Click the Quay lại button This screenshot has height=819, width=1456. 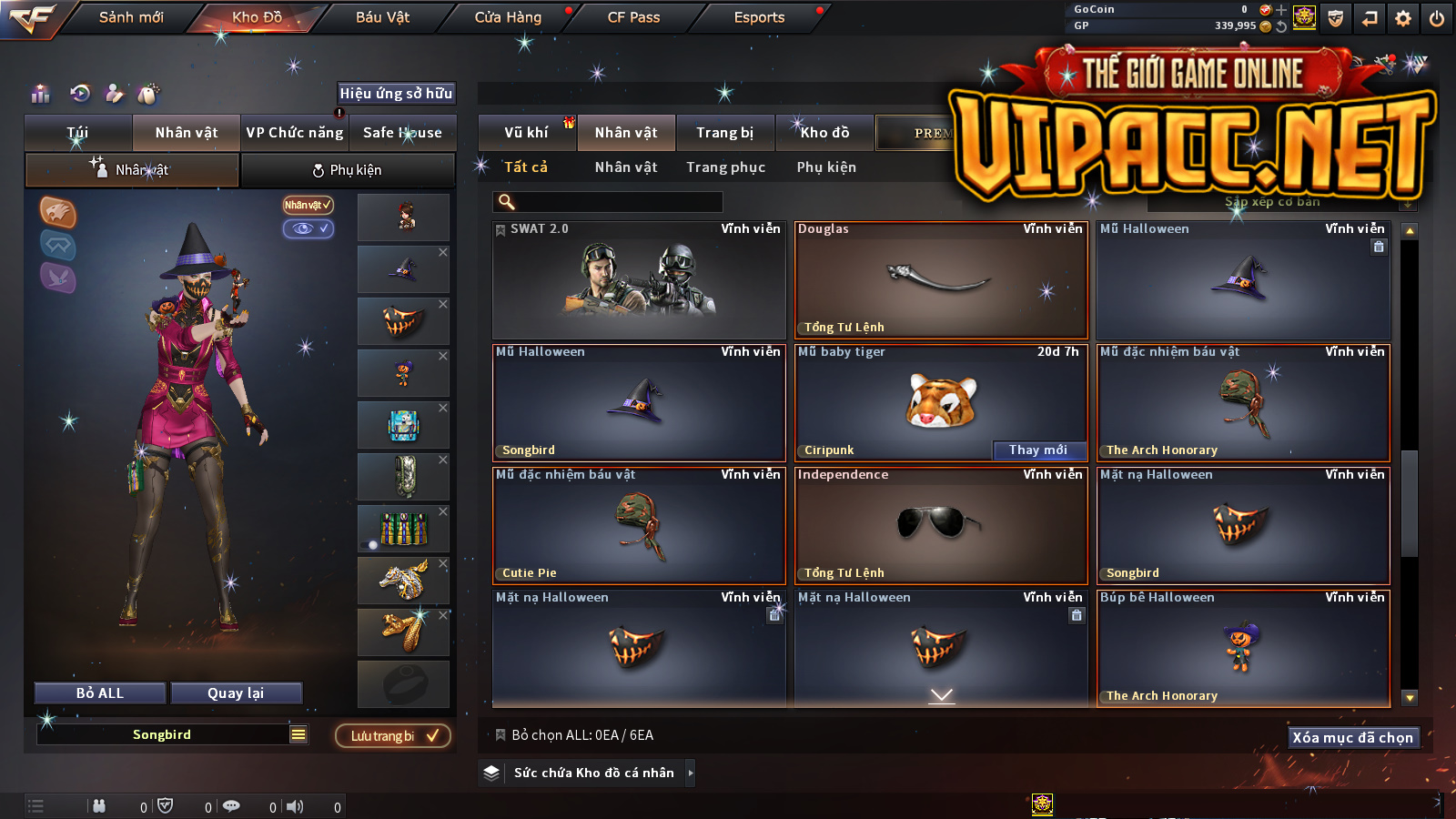coord(236,693)
